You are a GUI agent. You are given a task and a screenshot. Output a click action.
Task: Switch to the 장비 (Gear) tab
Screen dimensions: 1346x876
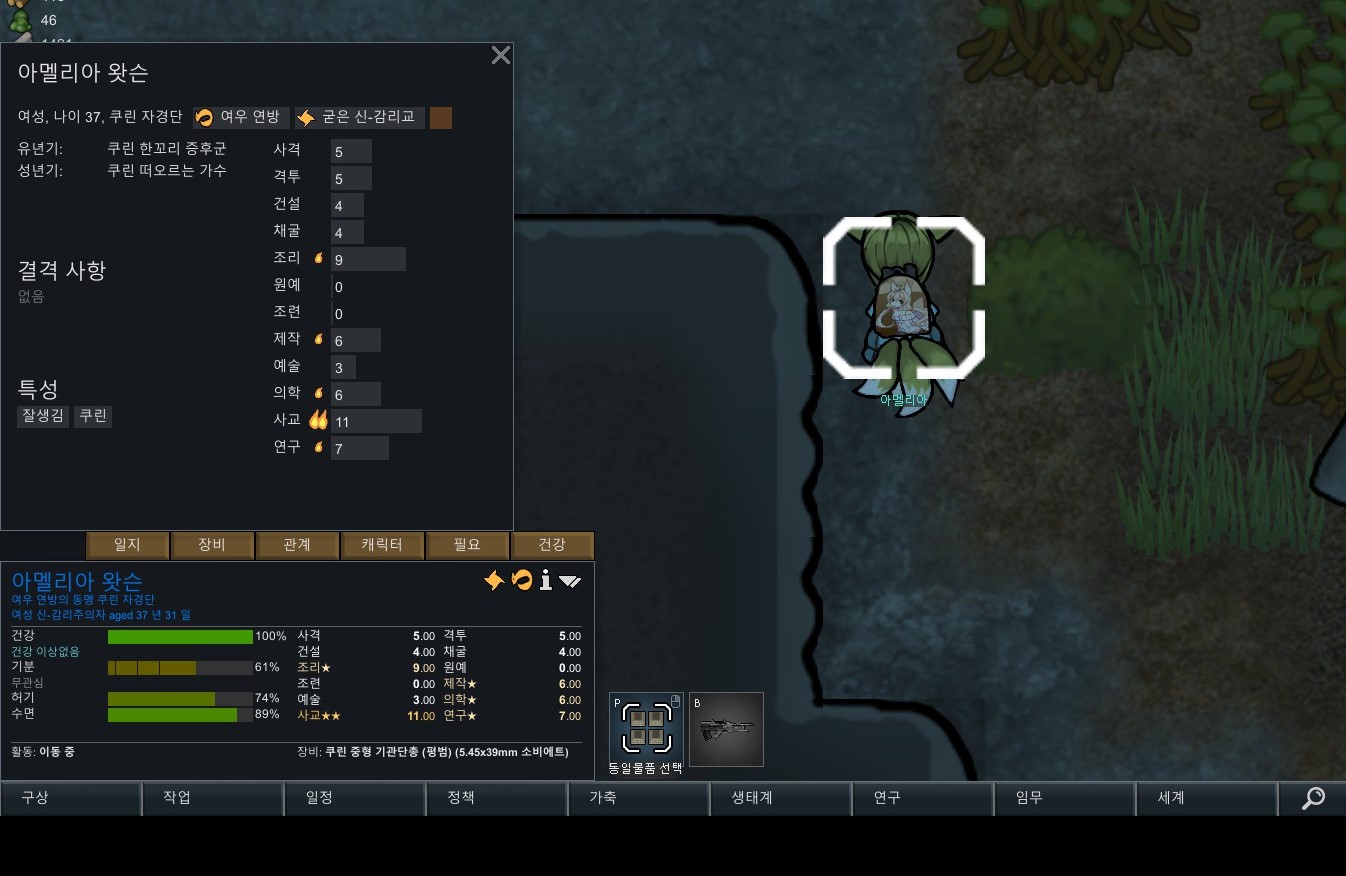tap(212, 545)
